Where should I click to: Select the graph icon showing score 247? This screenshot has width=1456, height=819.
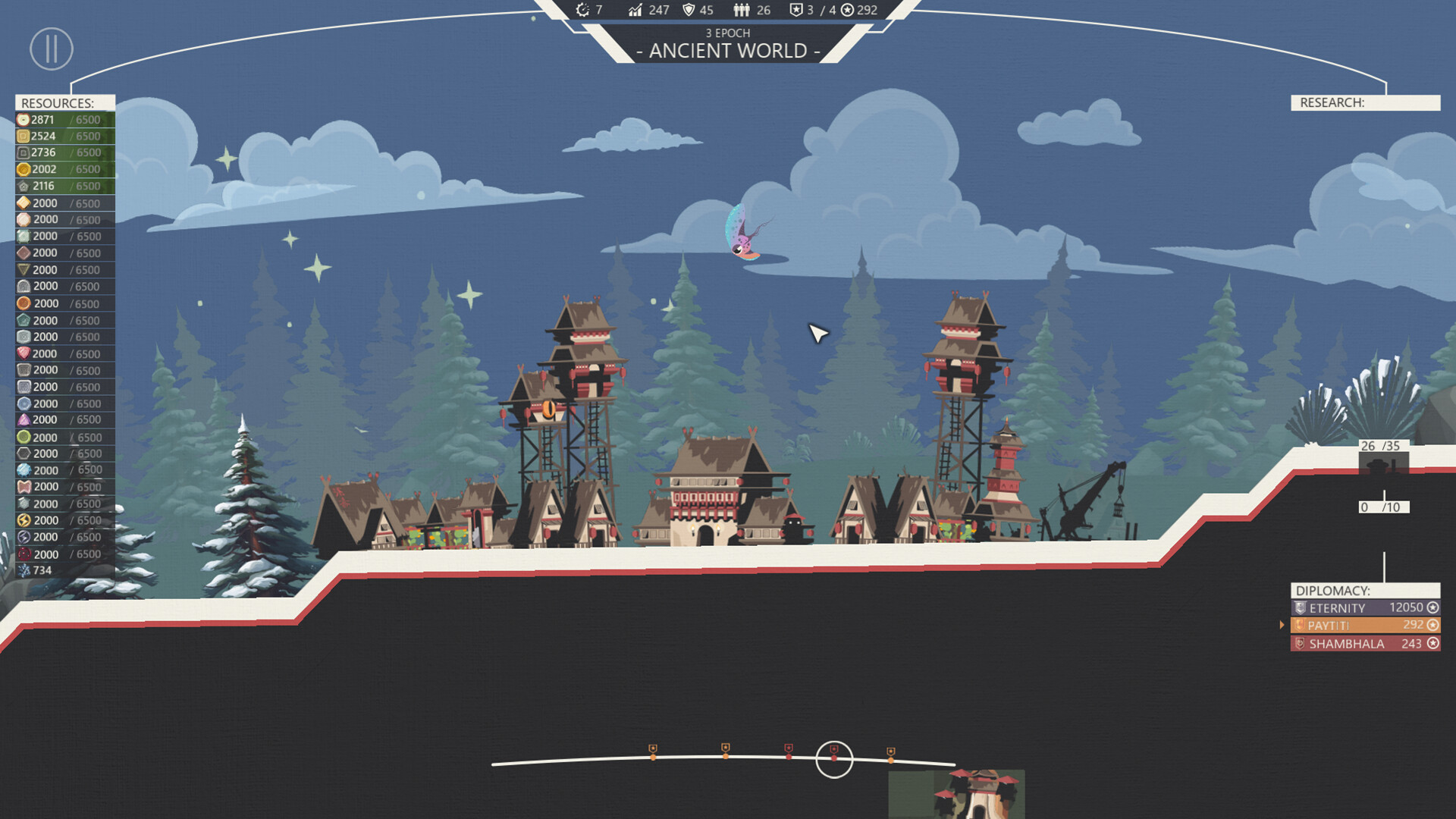point(636,10)
